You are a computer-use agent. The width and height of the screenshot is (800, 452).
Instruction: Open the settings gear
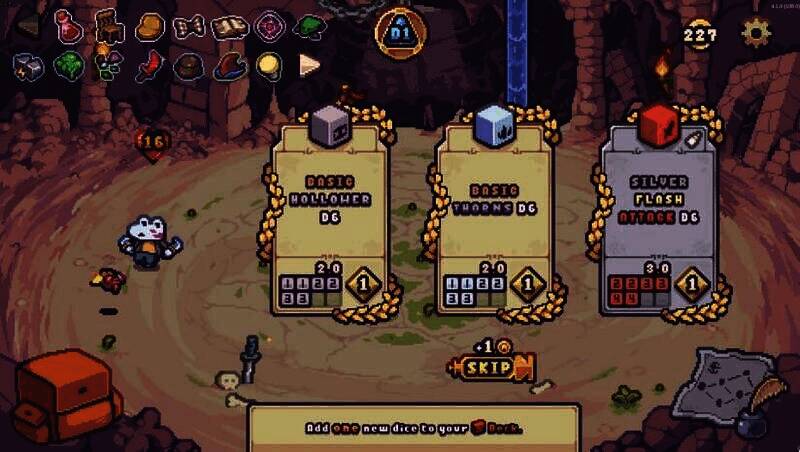point(756,33)
